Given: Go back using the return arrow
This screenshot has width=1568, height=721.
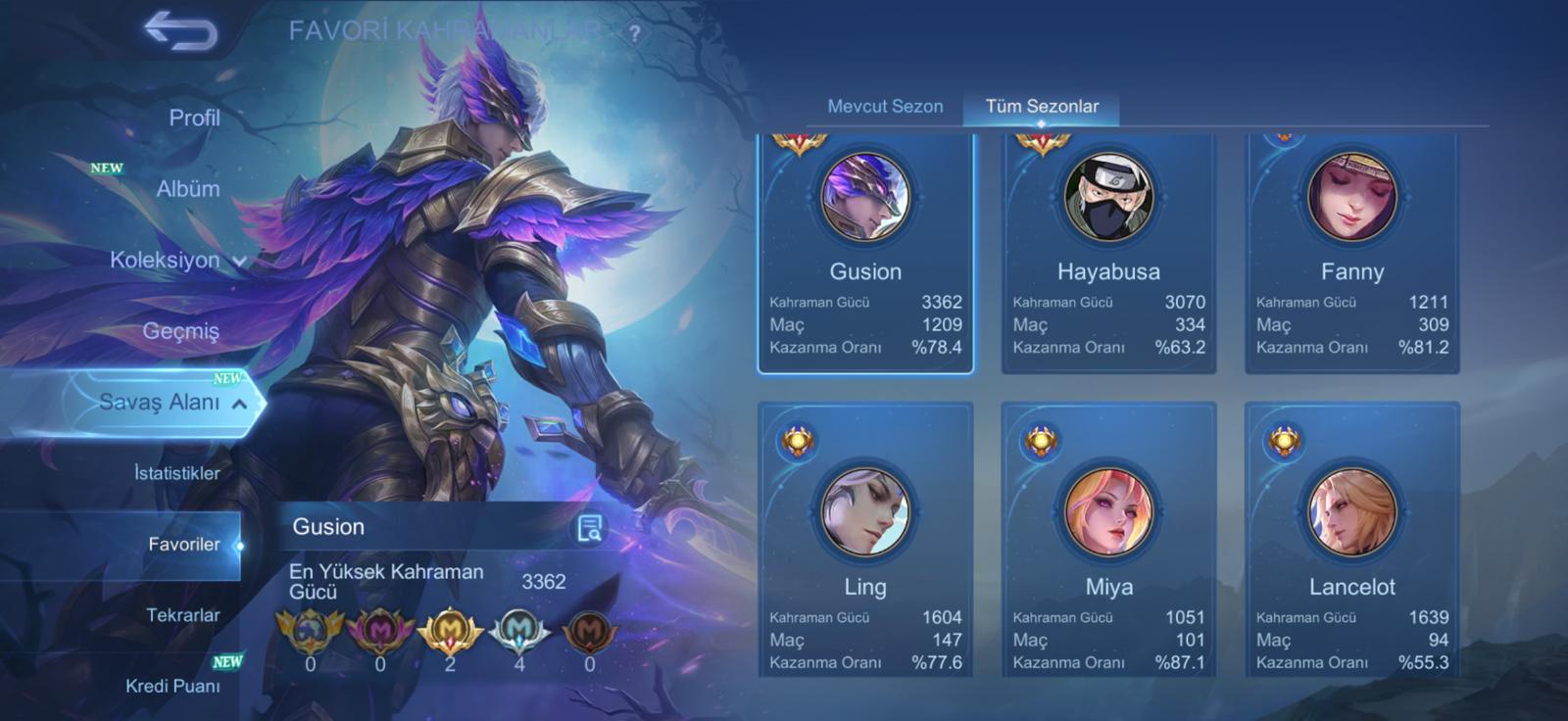Looking at the screenshot, I should pyautogui.click(x=180, y=30).
